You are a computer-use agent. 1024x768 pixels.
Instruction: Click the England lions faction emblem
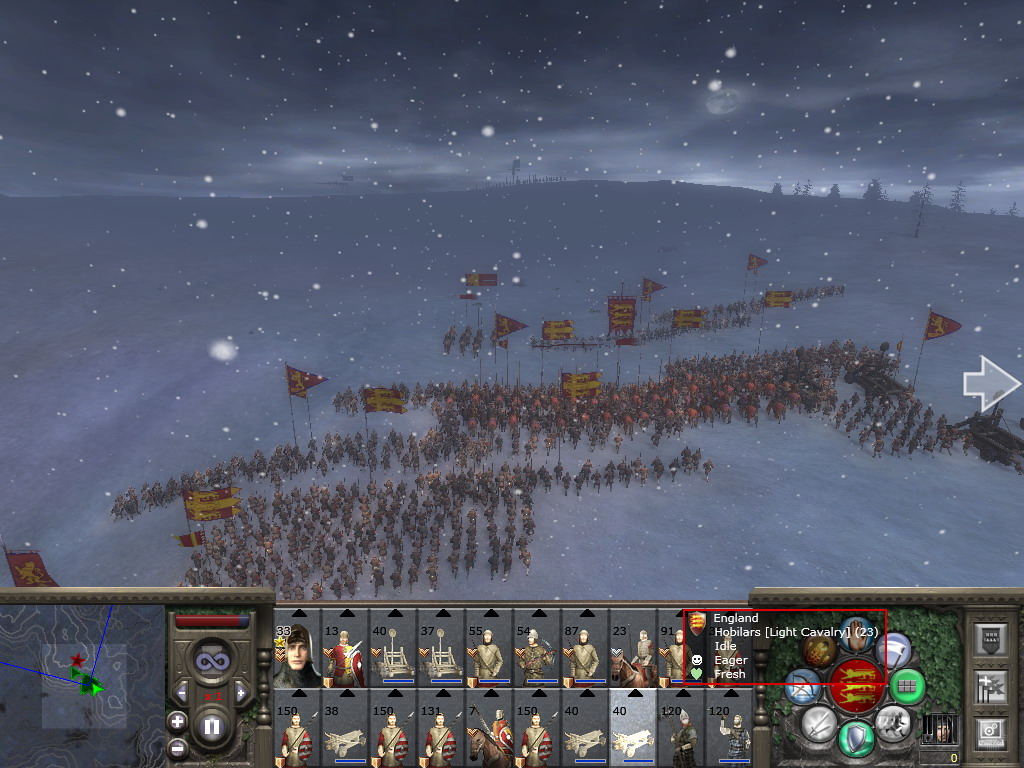tap(856, 685)
